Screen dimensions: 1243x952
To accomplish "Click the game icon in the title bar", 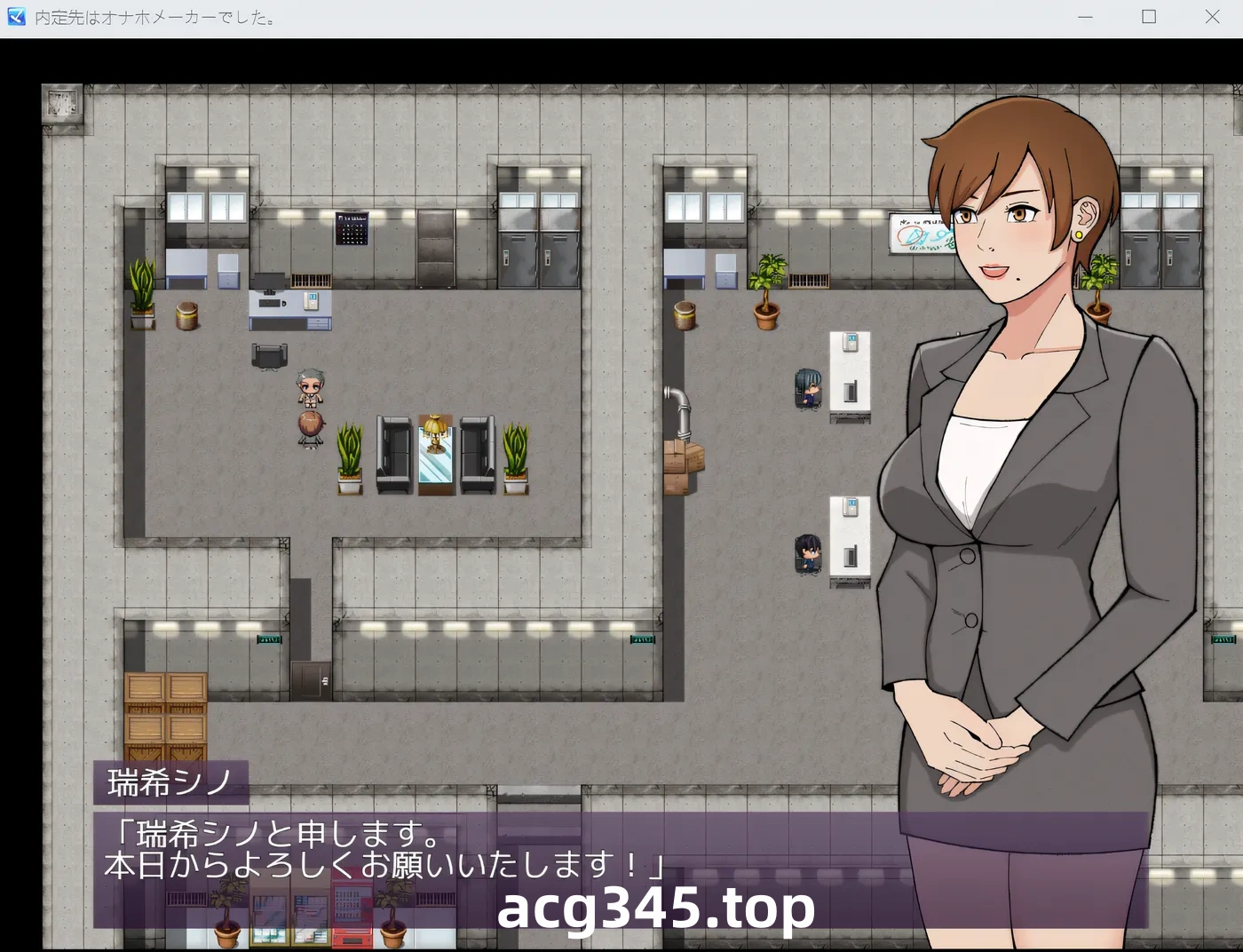I will coord(14,16).
